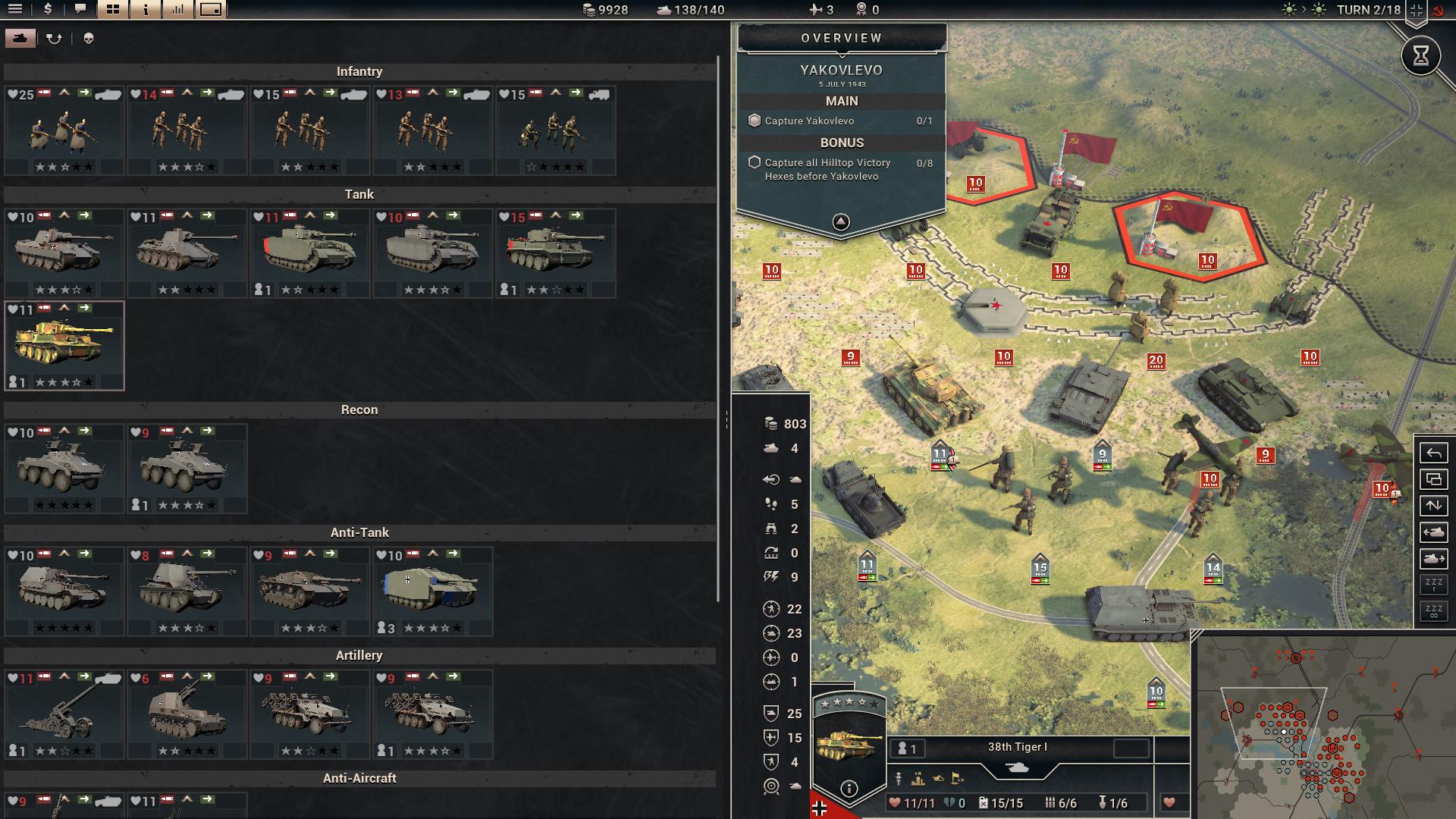Collapse the Artillery section header

pyautogui.click(x=359, y=654)
